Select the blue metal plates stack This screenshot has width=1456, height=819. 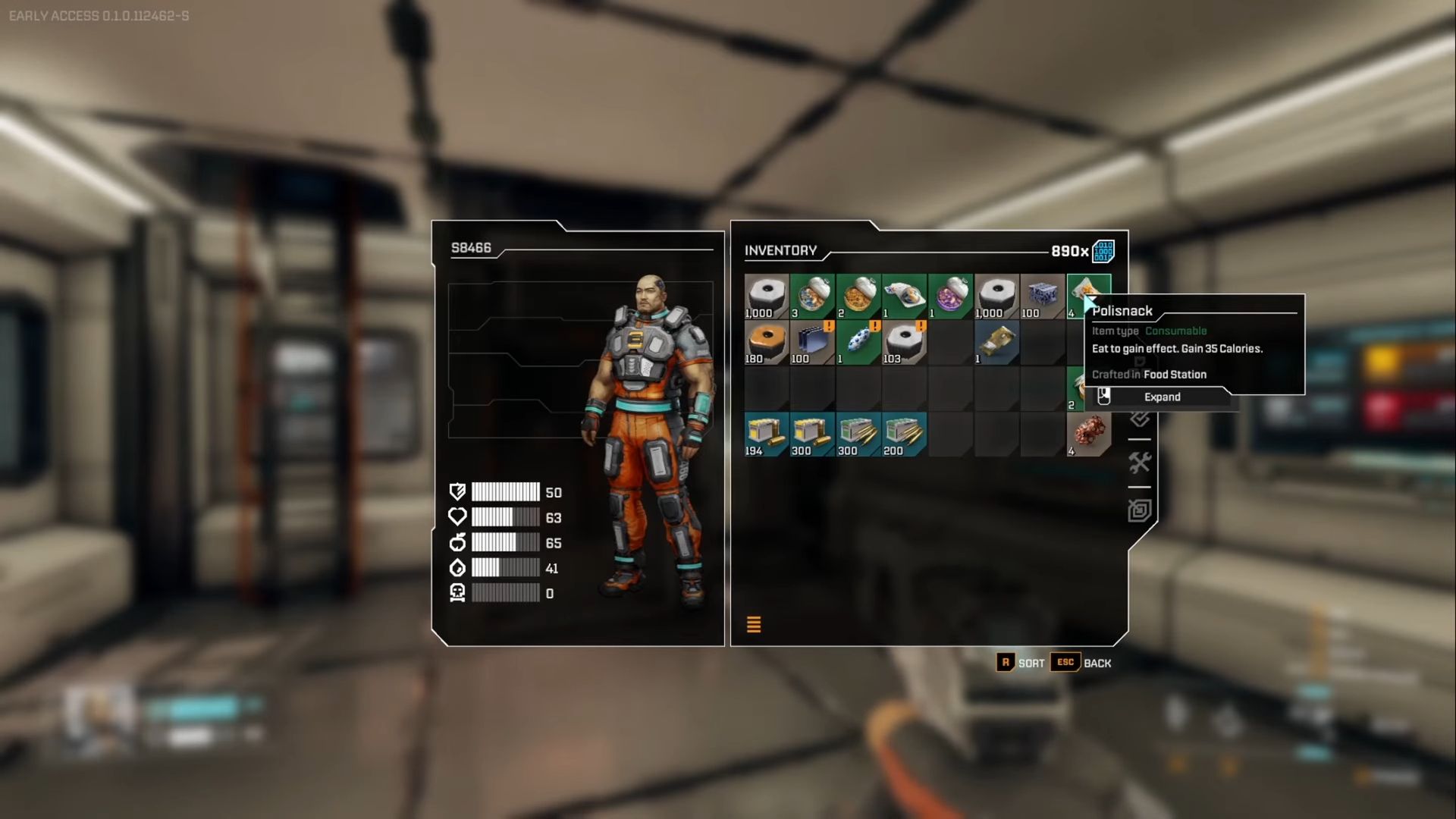[x=812, y=342]
